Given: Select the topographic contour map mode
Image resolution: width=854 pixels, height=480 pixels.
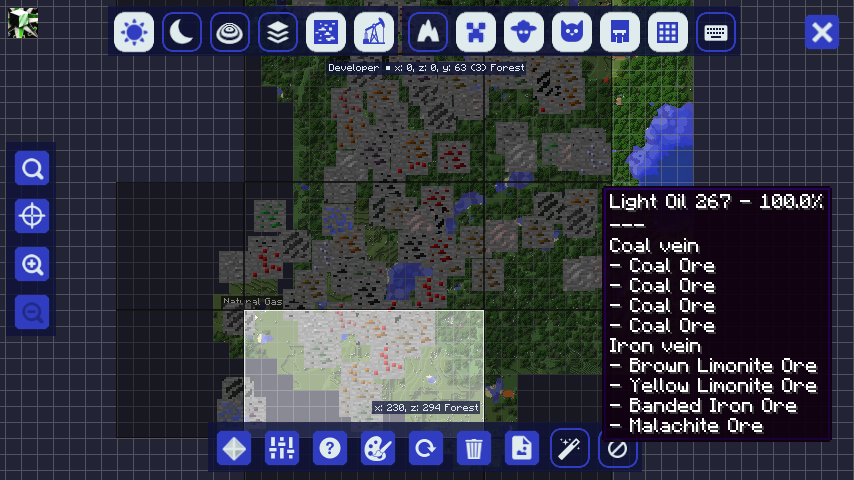Looking at the screenshot, I should pos(231,33).
